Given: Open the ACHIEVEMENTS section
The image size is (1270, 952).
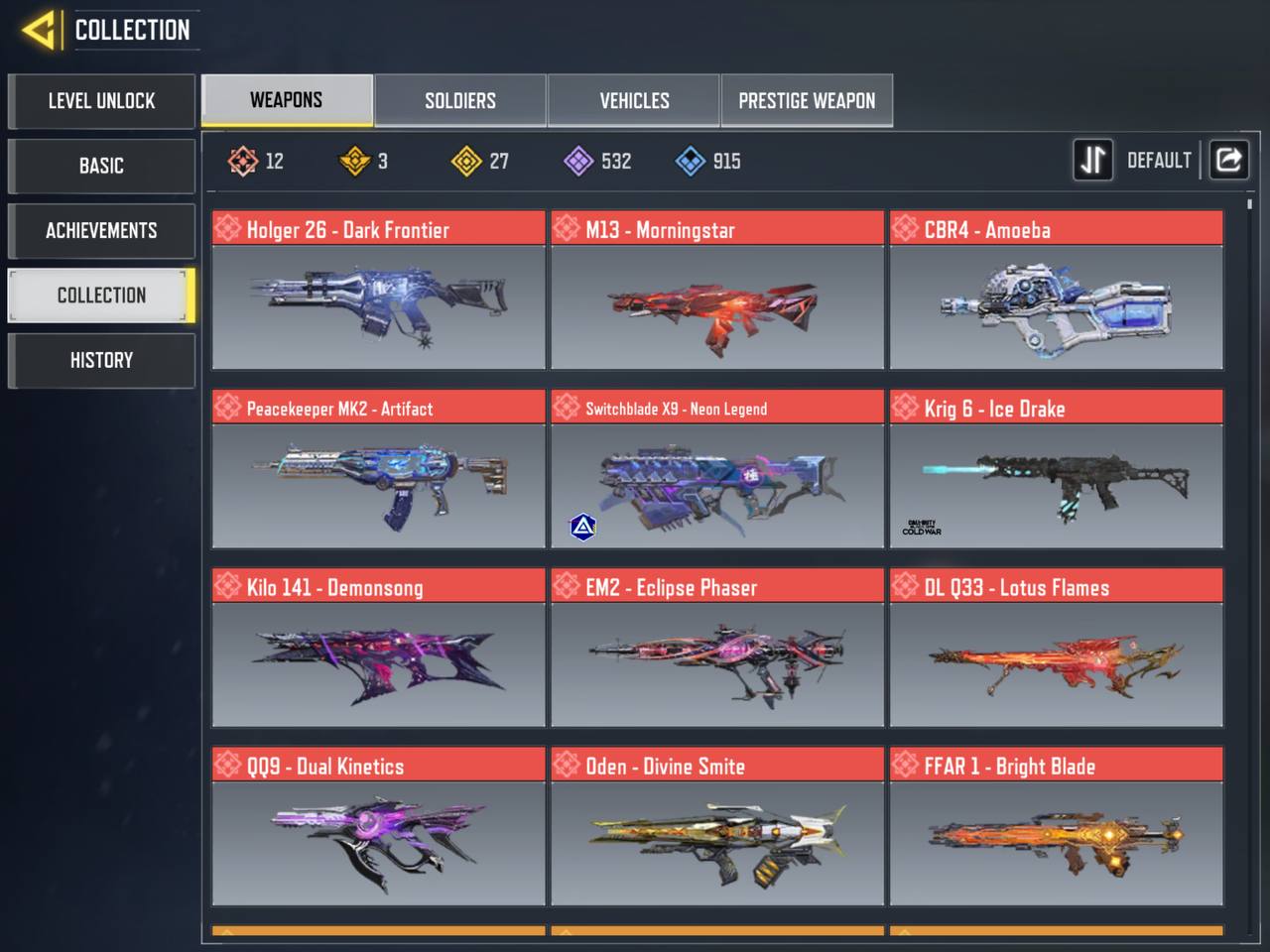Looking at the screenshot, I should click(101, 230).
